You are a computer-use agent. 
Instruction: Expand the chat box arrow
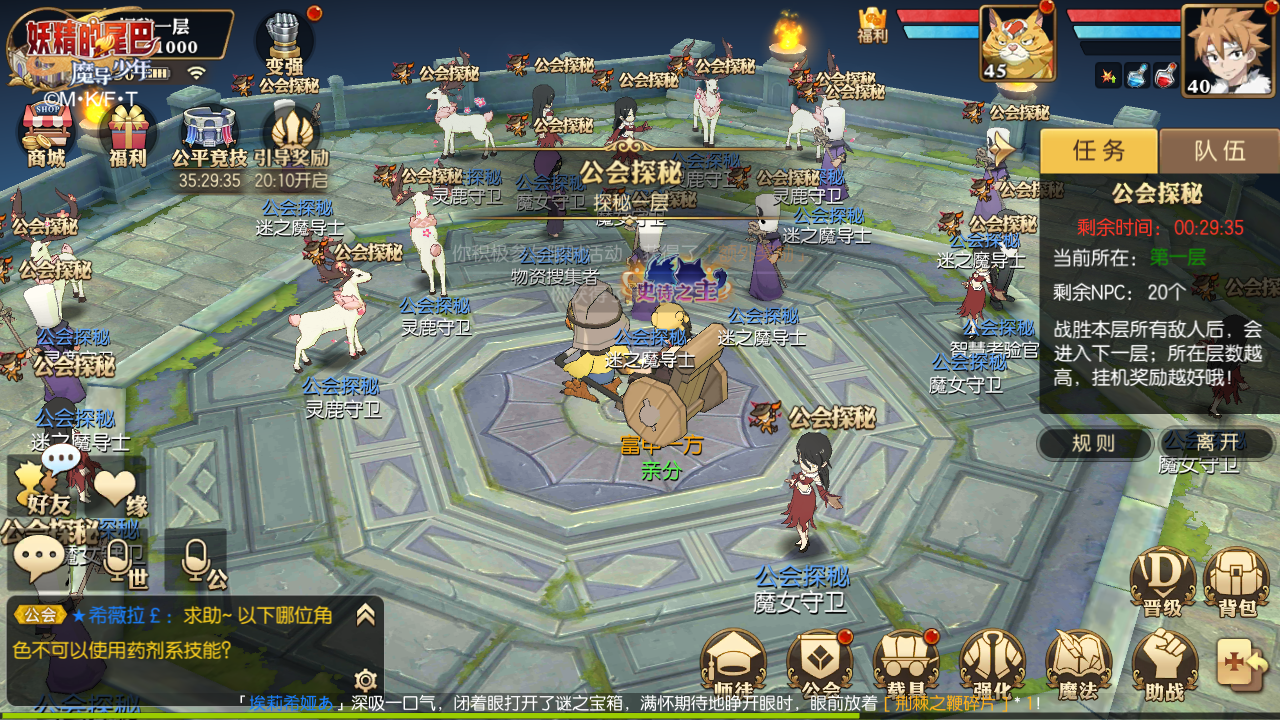(365, 614)
